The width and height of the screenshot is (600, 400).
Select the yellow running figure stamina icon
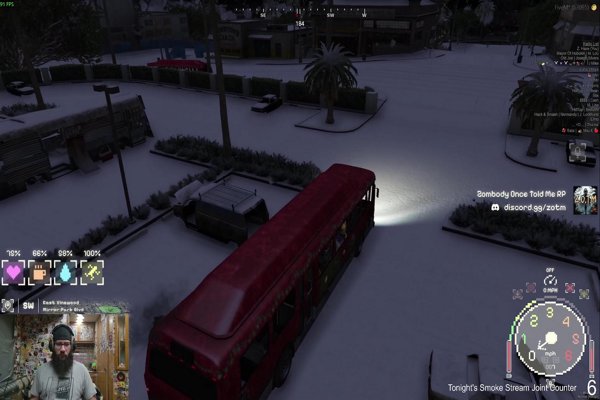92,273
